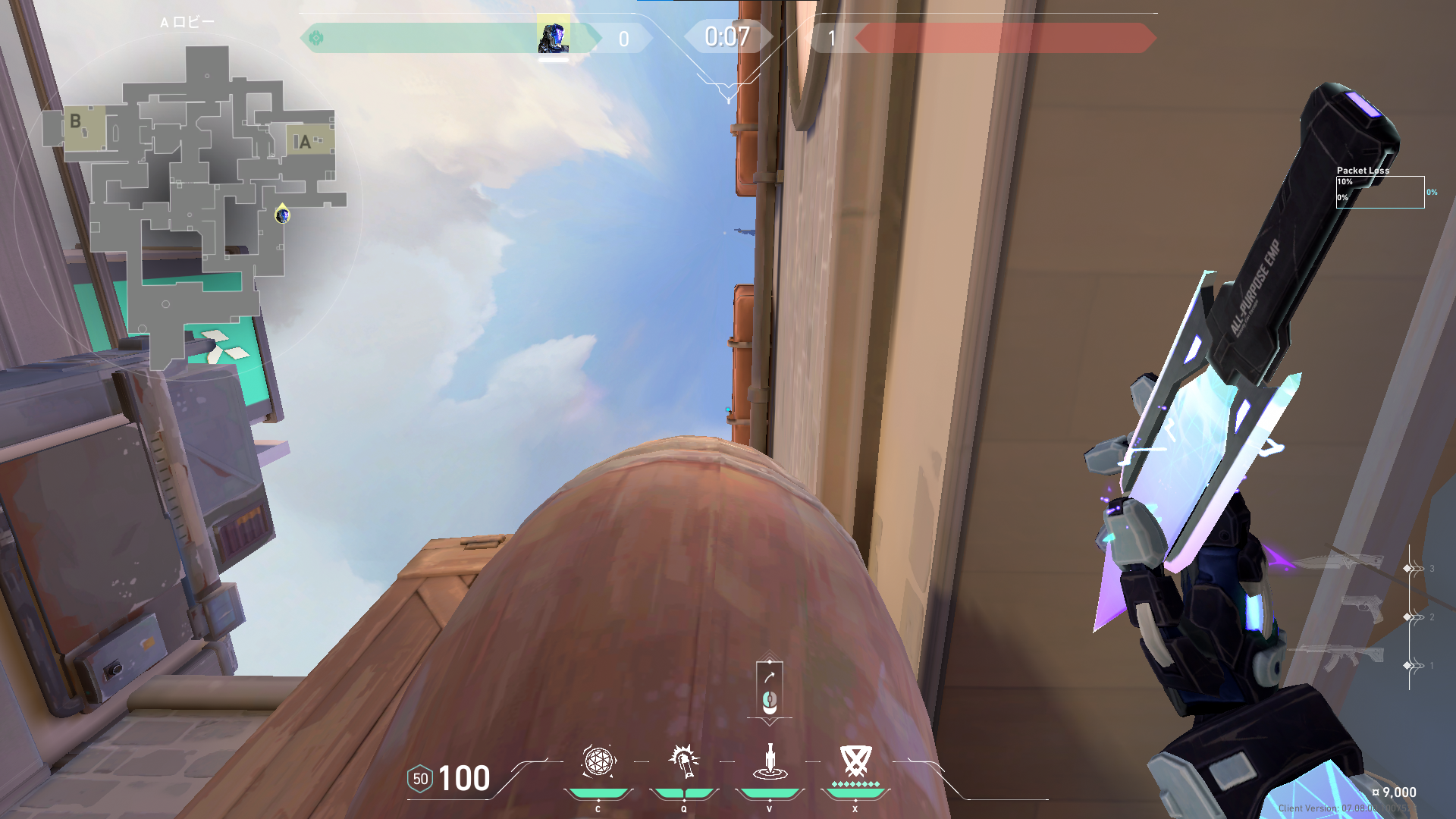The height and width of the screenshot is (819, 1456).
Task: Select the B site marker on minimap
Action: (76, 121)
